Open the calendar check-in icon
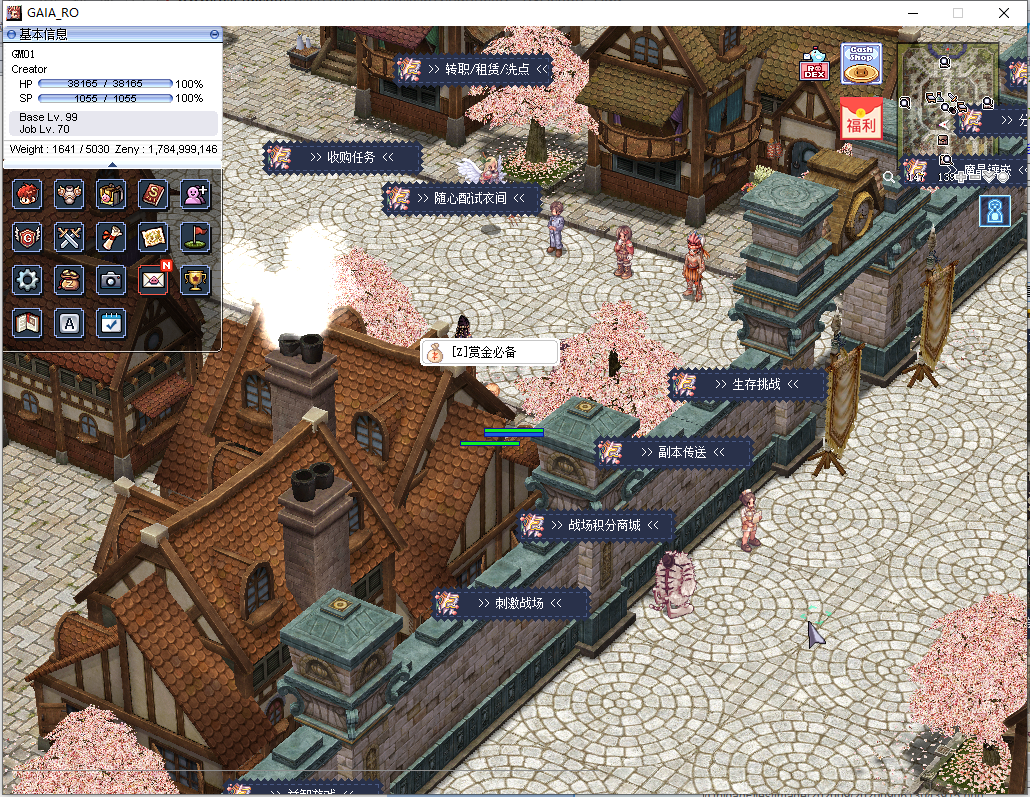 (x=111, y=323)
